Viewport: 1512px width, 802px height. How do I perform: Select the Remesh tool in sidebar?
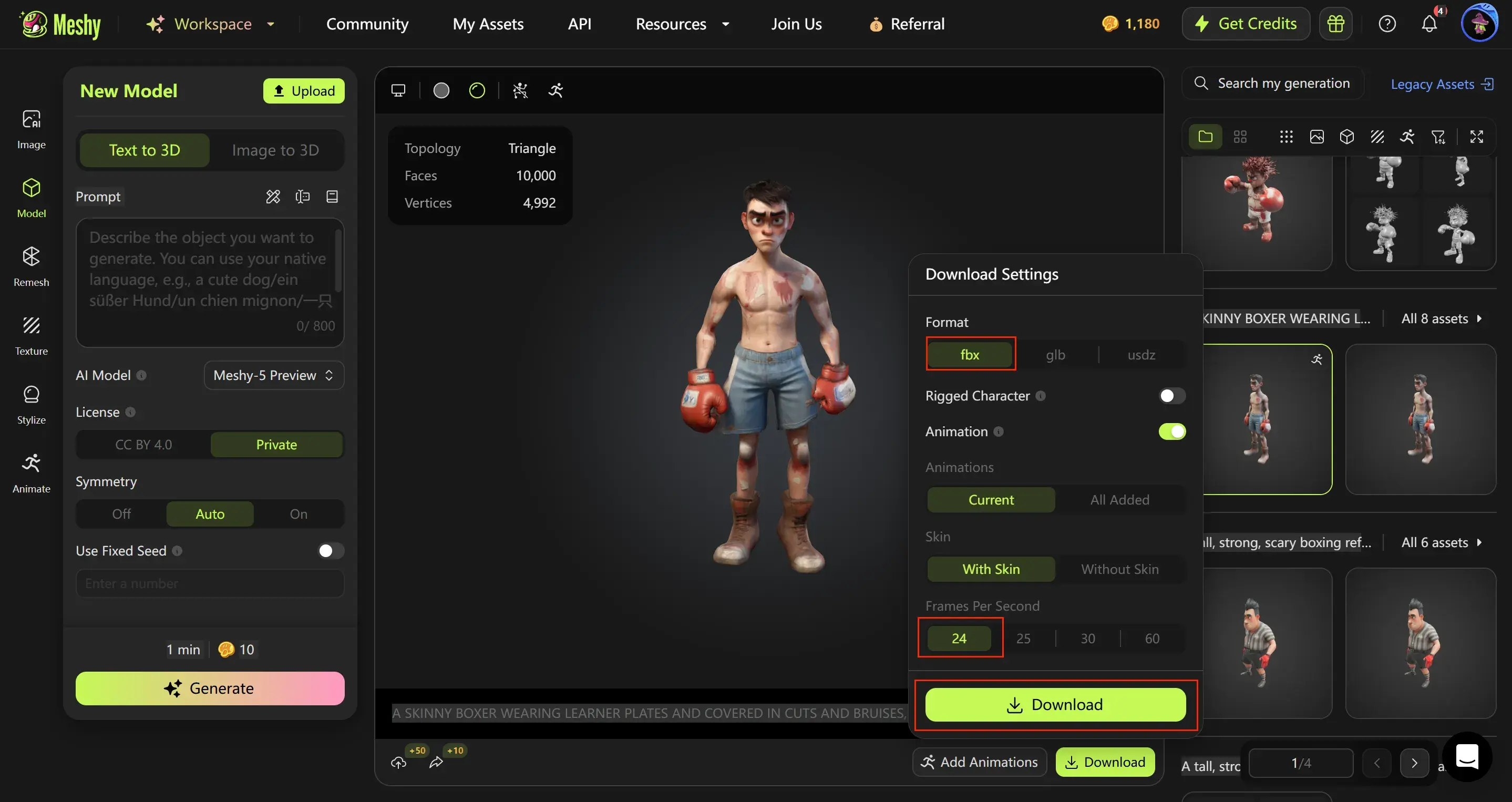[30, 267]
